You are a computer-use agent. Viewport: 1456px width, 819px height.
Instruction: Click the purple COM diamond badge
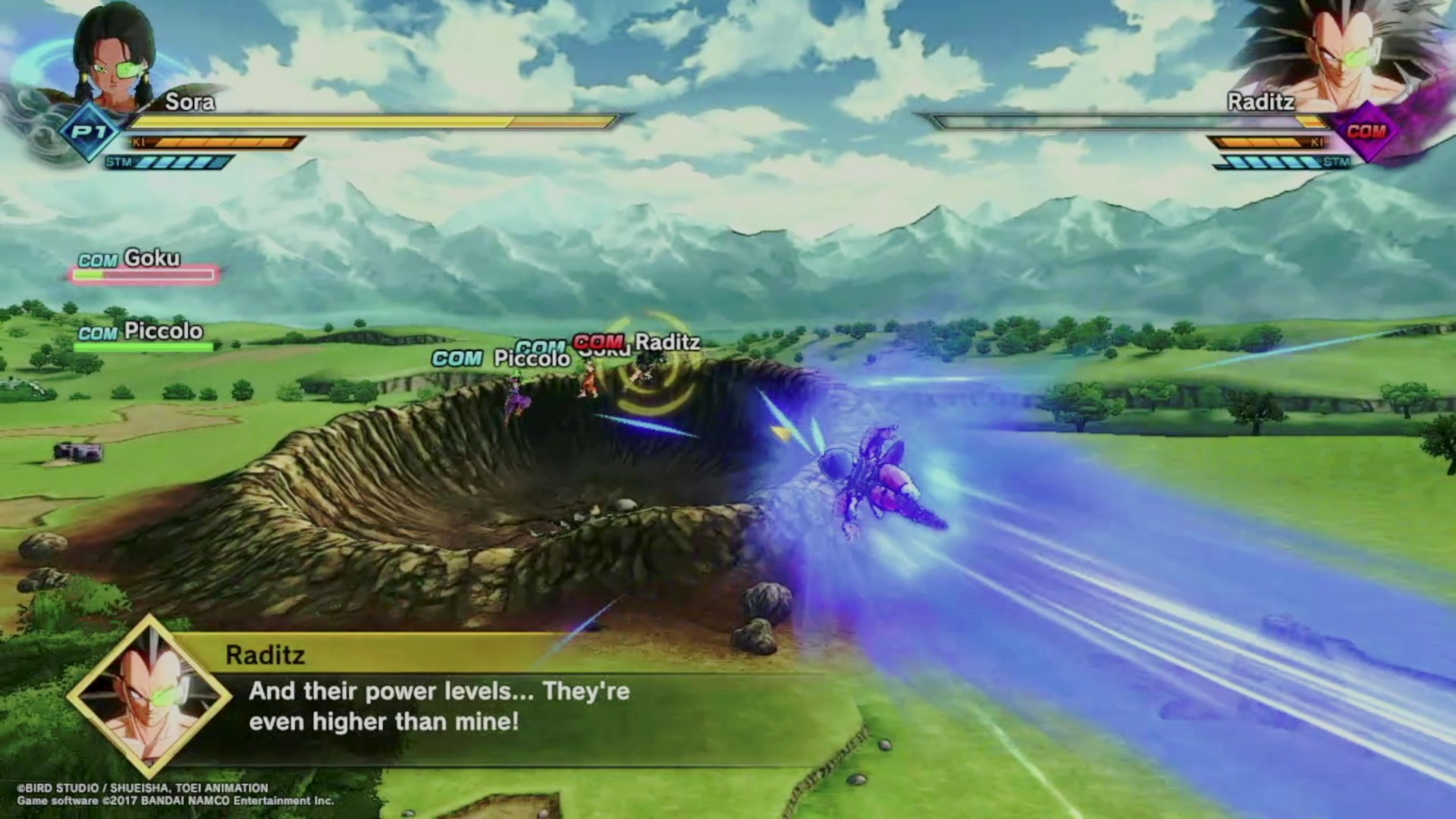[x=1366, y=132]
